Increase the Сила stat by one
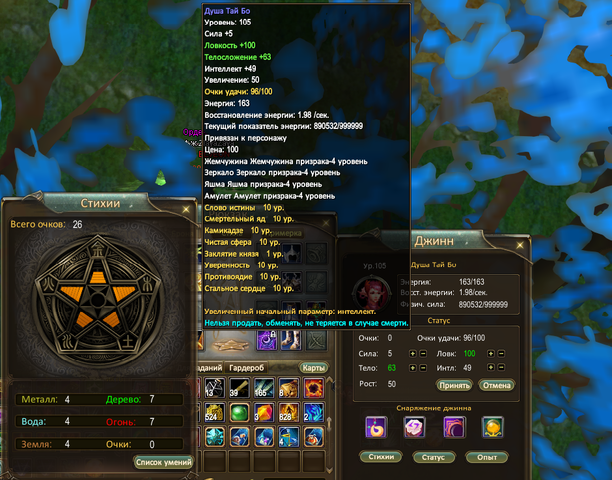The width and height of the screenshot is (612, 480). (413, 352)
